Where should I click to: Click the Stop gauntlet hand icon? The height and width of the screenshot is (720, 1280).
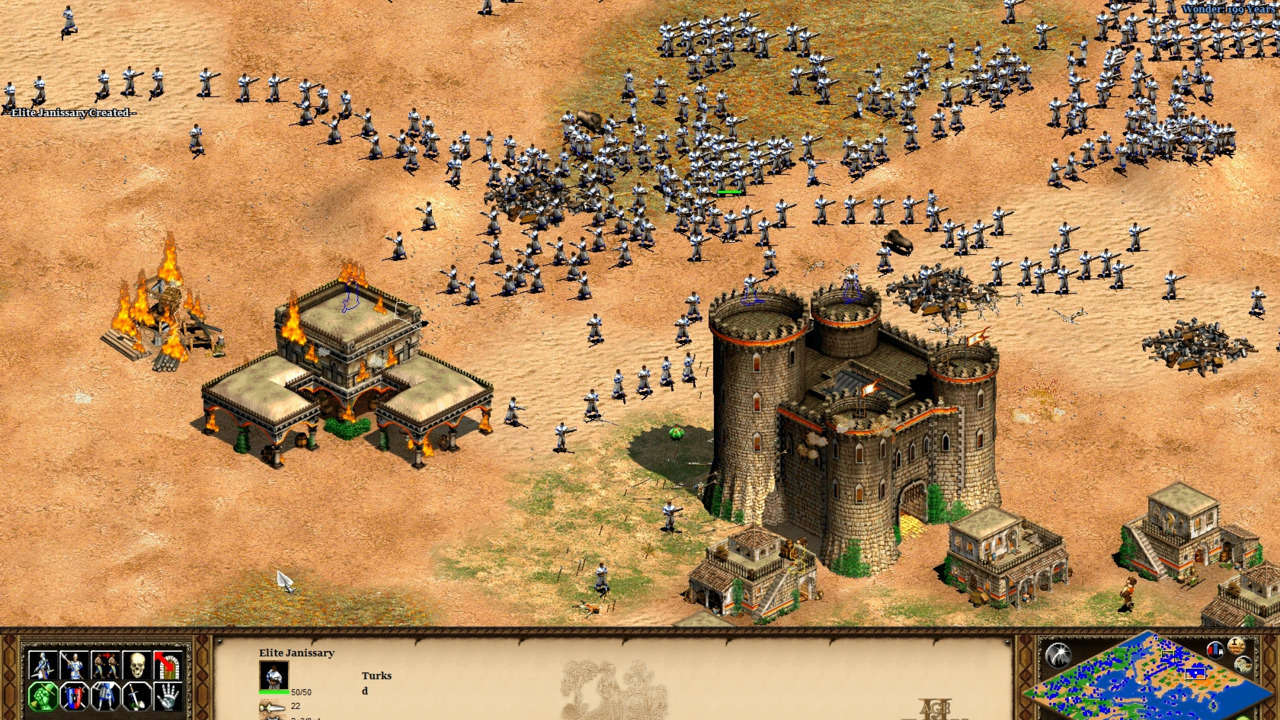[x=169, y=696]
